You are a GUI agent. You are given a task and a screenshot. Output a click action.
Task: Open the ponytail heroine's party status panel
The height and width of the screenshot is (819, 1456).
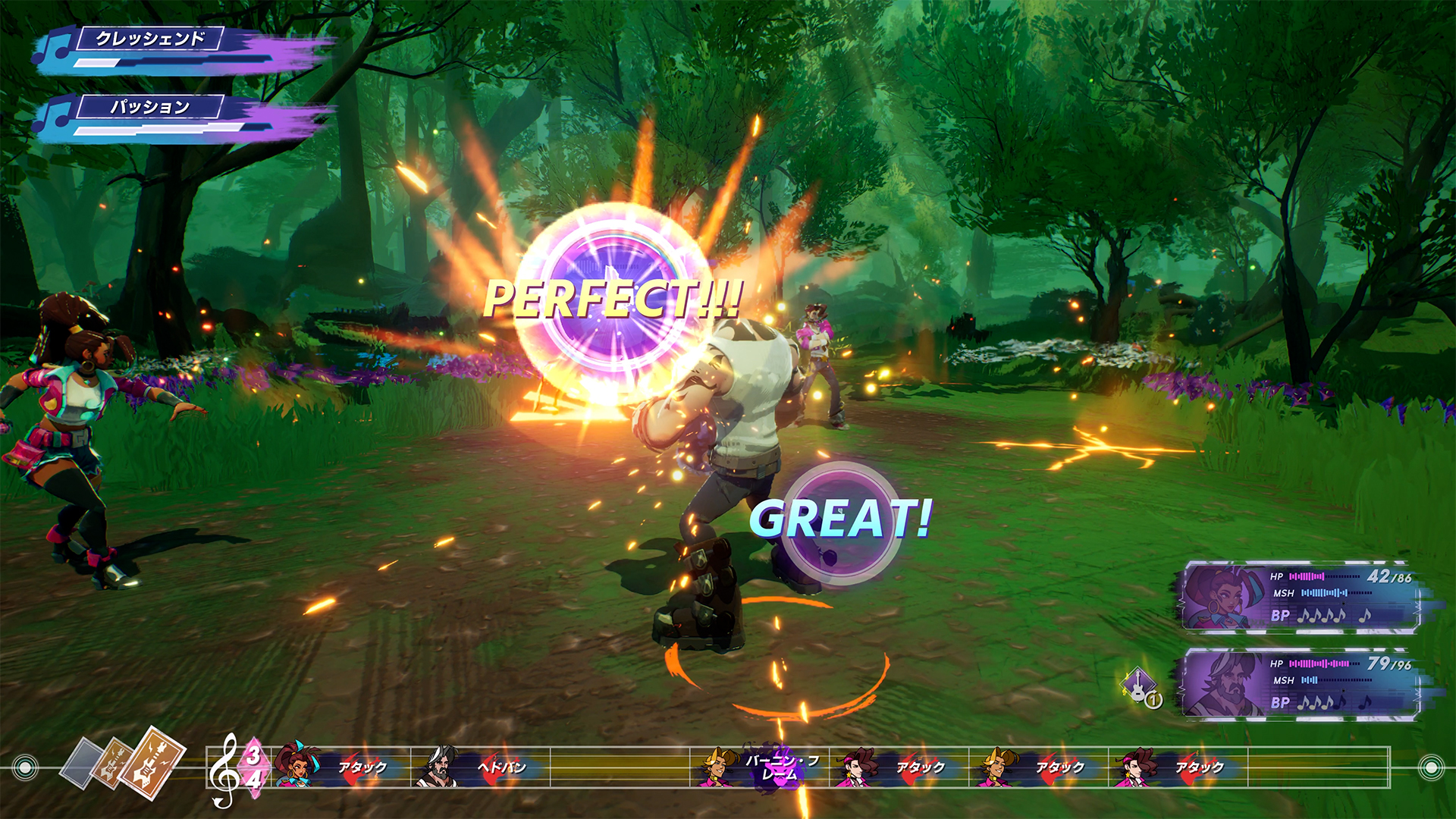tap(1300, 598)
